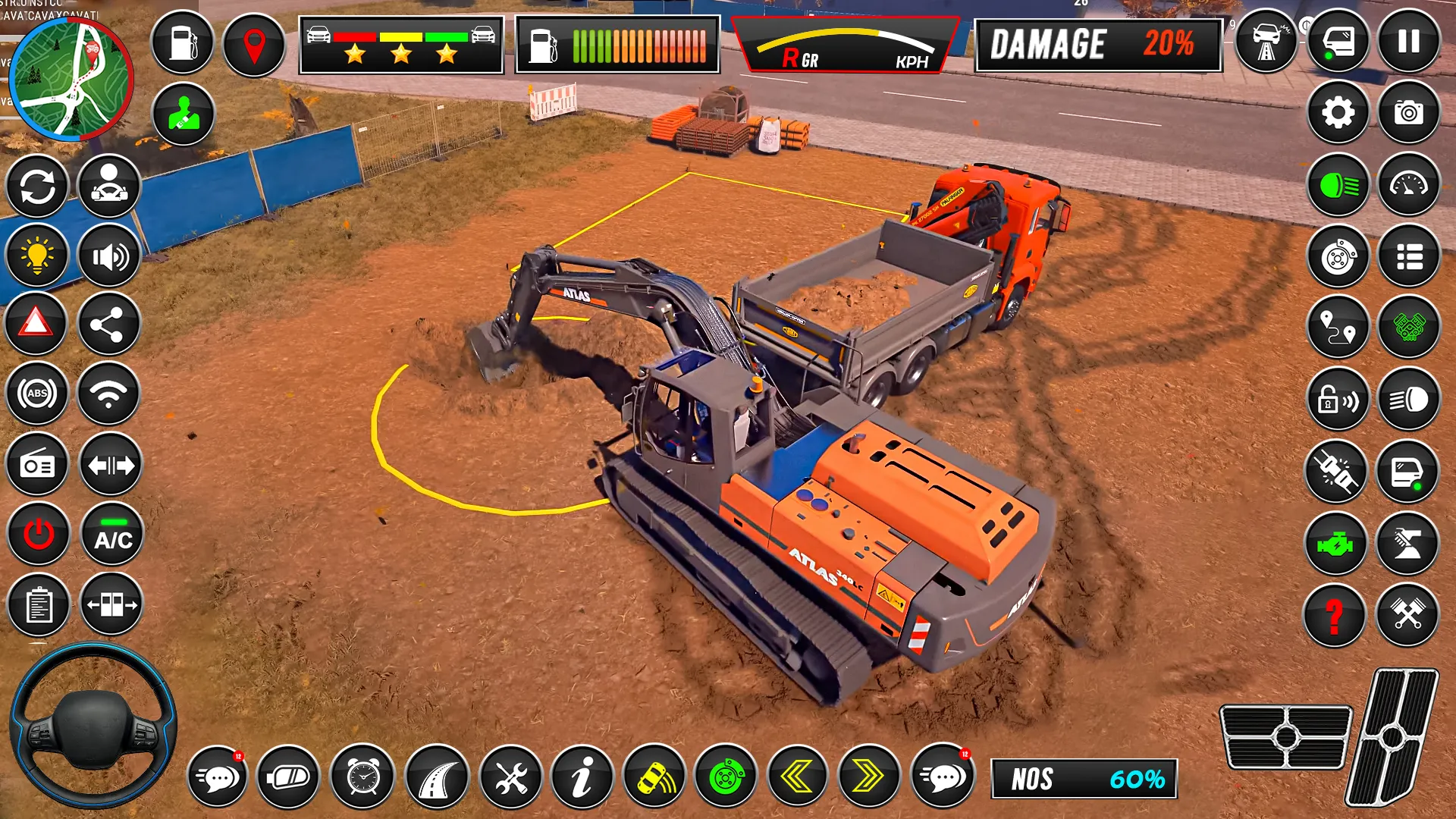The image size is (1456, 819).
Task: Take a screenshot with the camera icon
Action: [1408, 113]
